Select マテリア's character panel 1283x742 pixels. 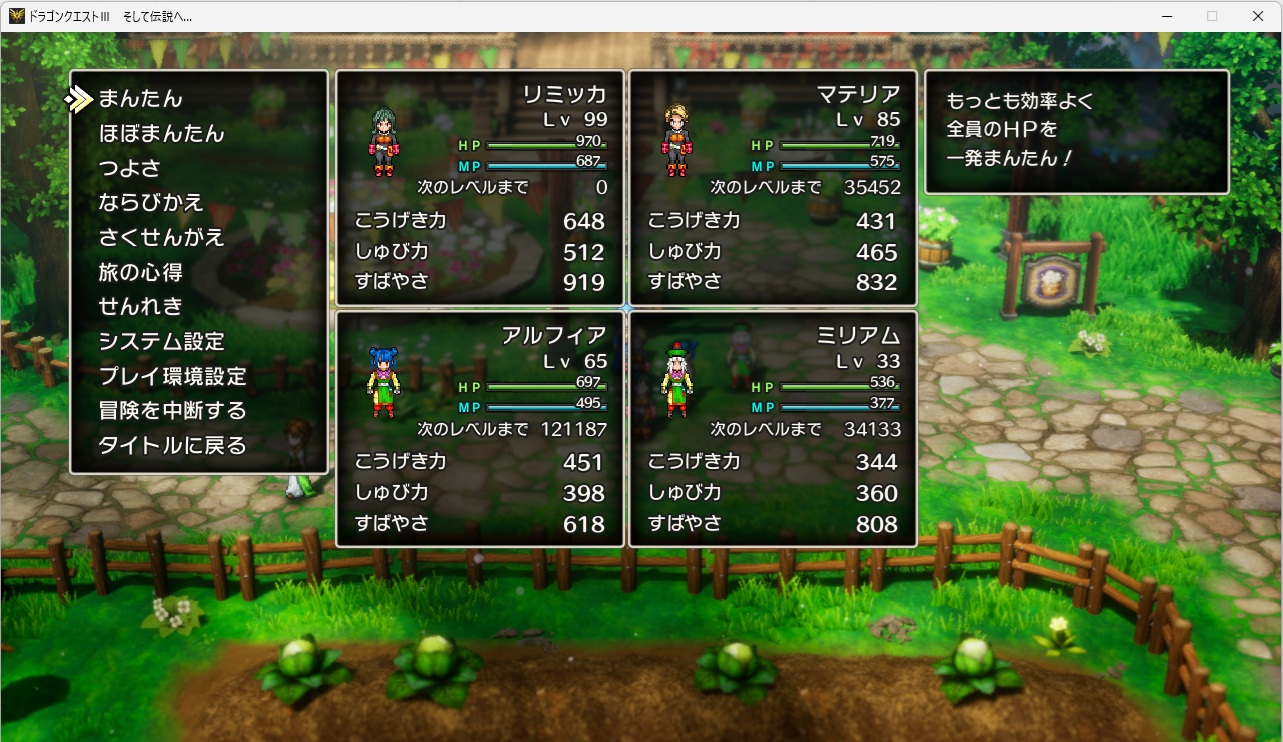tap(772, 187)
